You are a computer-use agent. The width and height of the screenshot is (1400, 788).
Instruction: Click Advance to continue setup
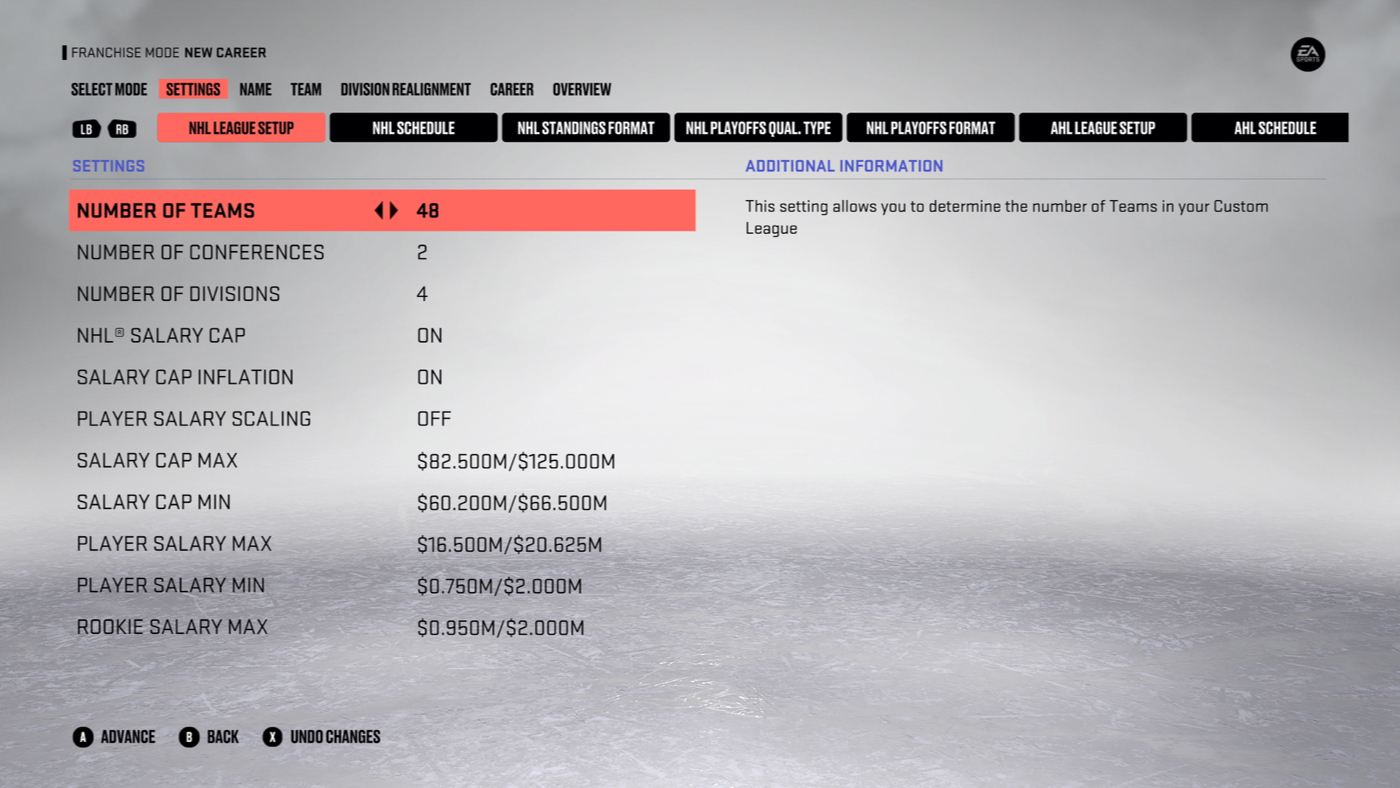pyautogui.click(x=128, y=737)
